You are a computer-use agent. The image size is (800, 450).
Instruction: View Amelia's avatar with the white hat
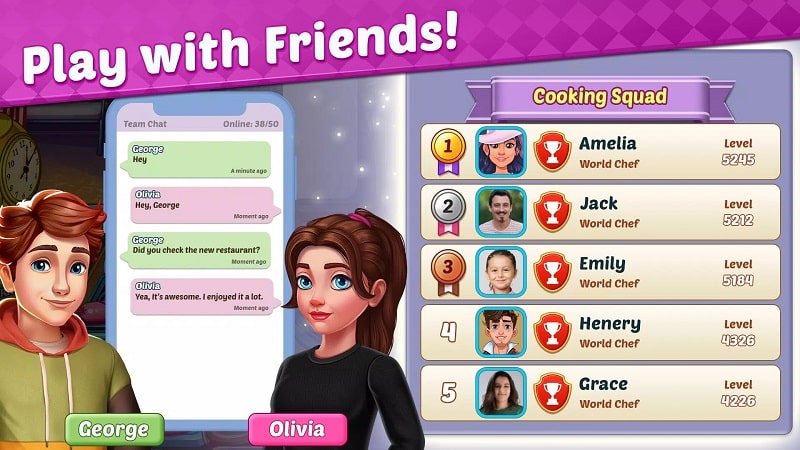click(x=500, y=152)
